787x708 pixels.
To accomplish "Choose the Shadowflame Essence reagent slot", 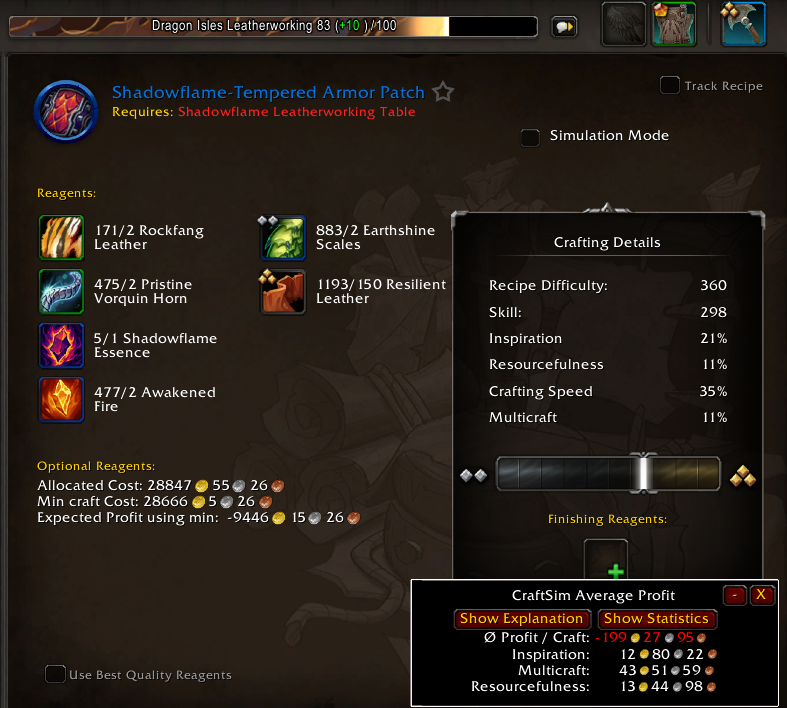I will tap(61, 345).
